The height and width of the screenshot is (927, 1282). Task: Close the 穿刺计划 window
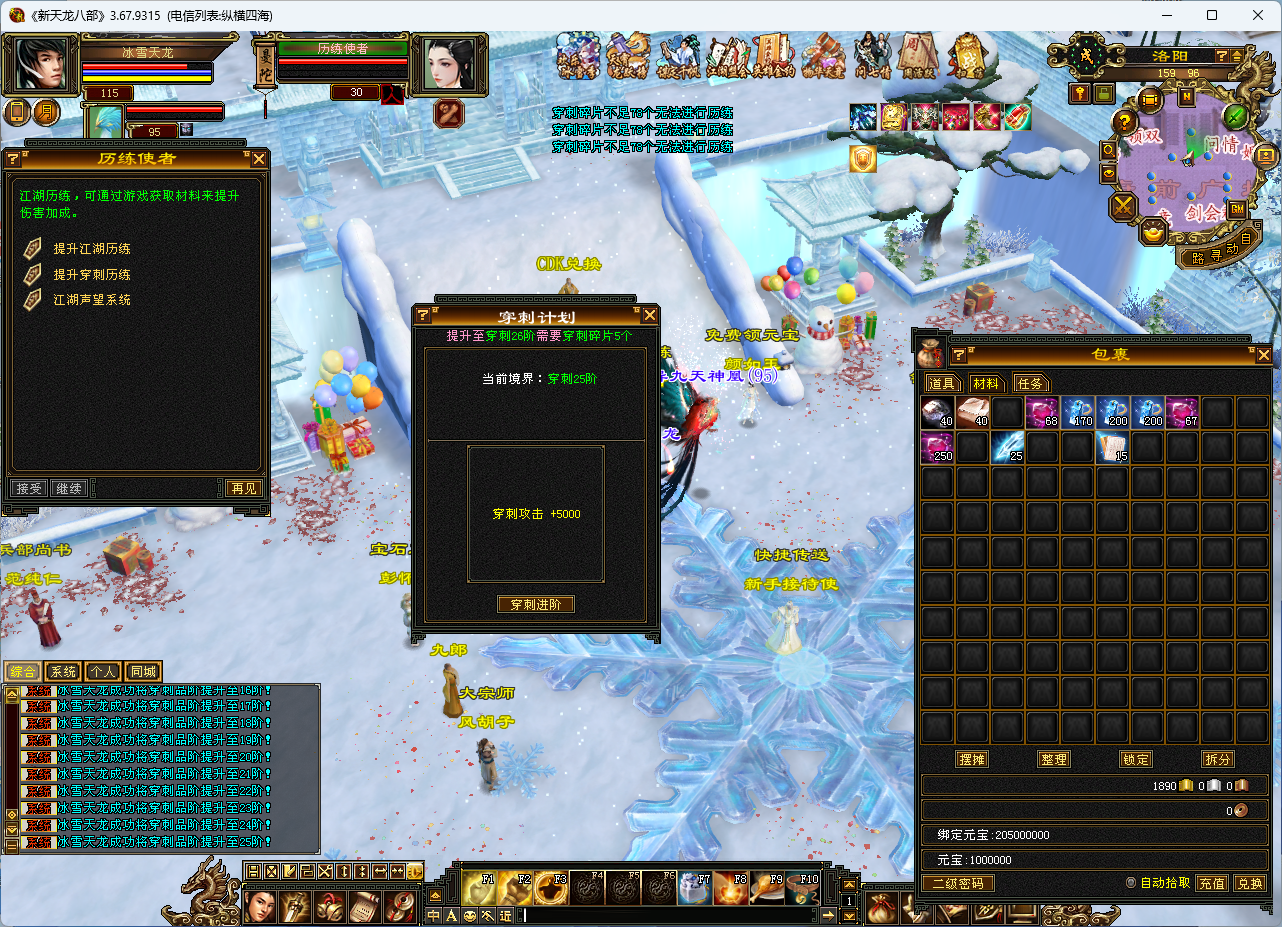pos(650,316)
